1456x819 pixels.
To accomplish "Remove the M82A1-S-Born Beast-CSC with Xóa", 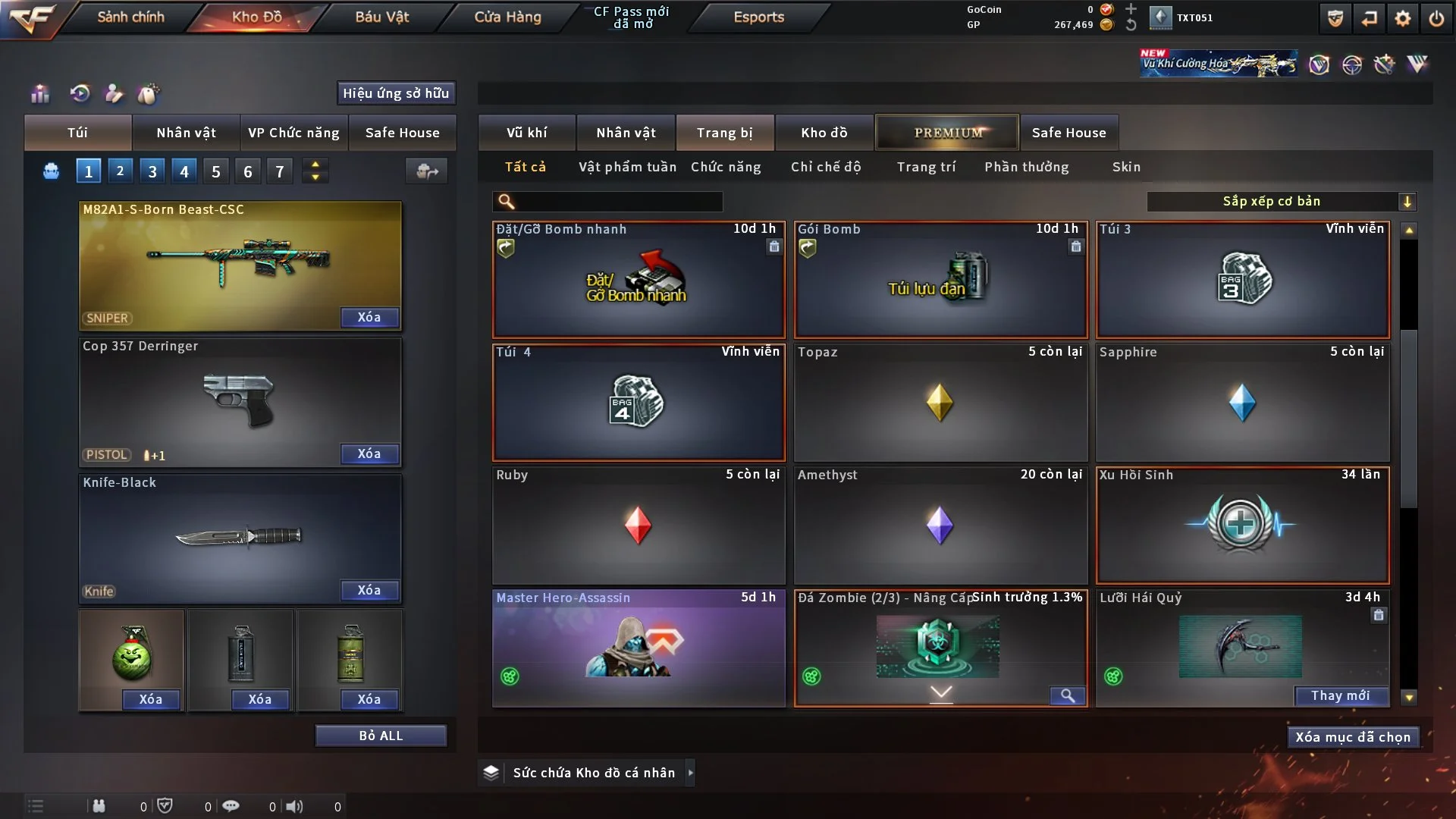I will [369, 317].
